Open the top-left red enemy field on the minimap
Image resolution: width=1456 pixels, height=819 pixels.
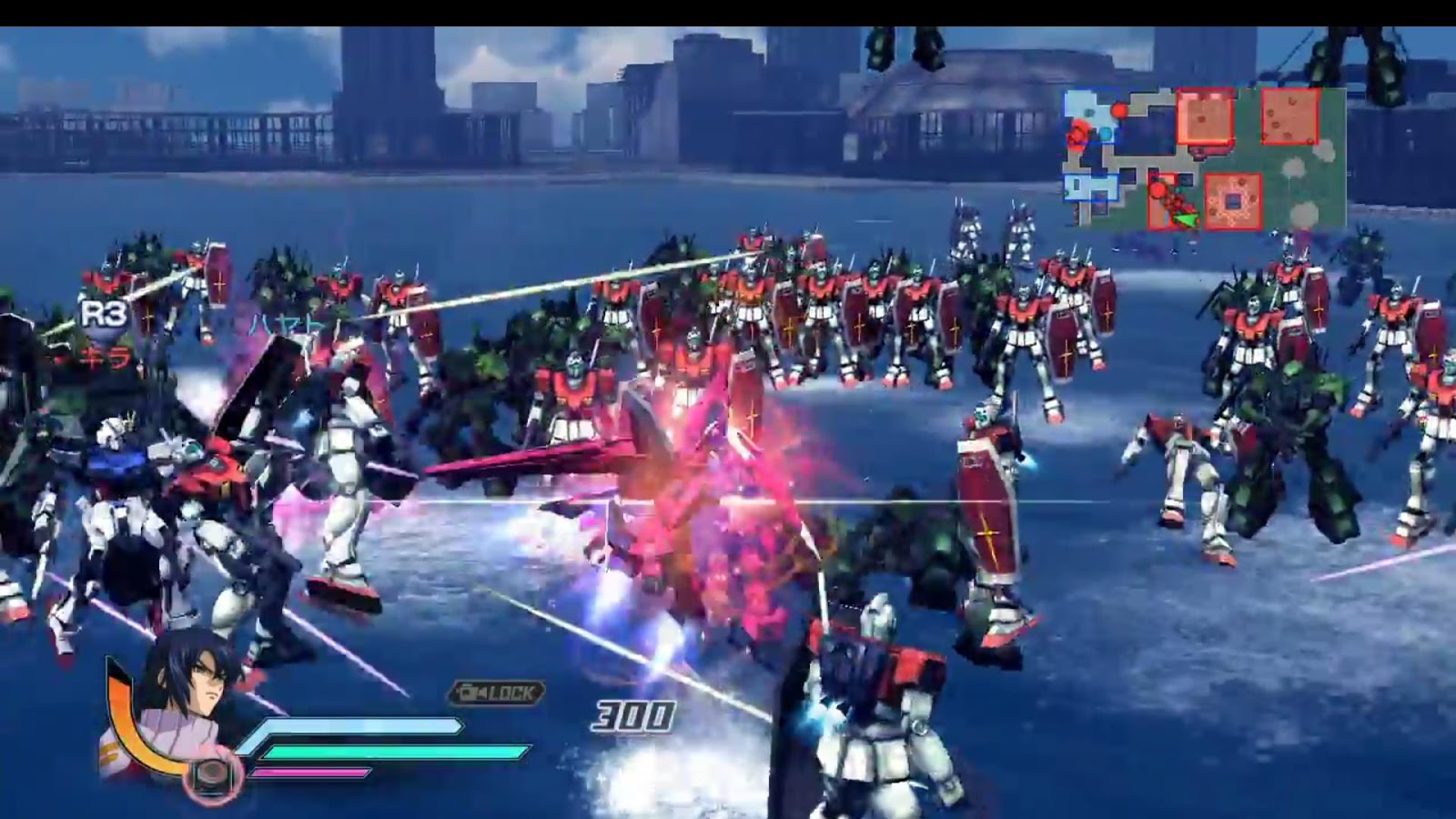pyautogui.click(x=1204, y=117)
